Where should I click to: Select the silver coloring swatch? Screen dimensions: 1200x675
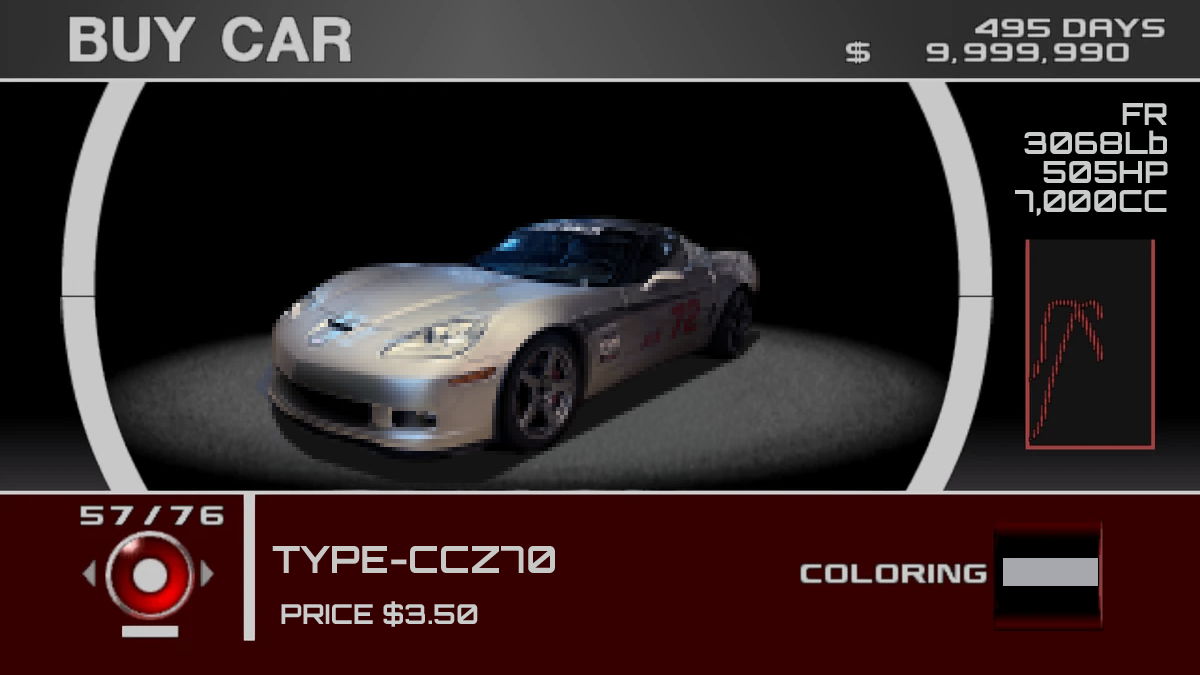pyautogui.click(x=1049, y=573)
